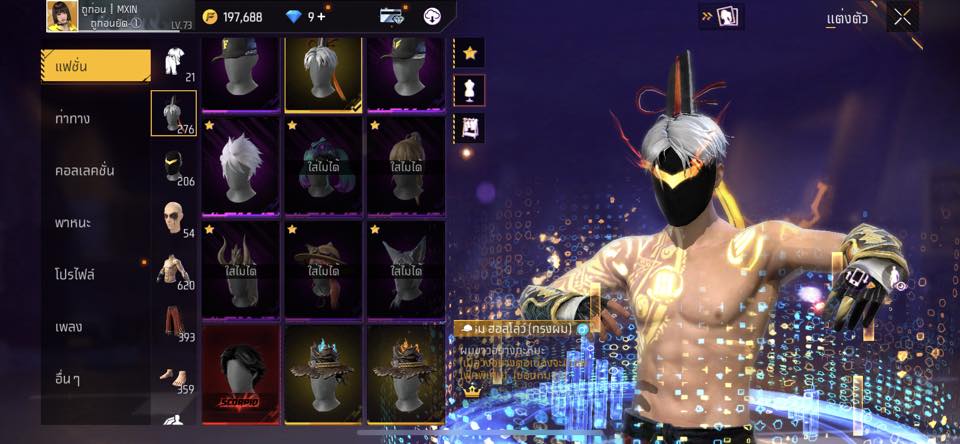Close the vault with the X button

point(902,16)
